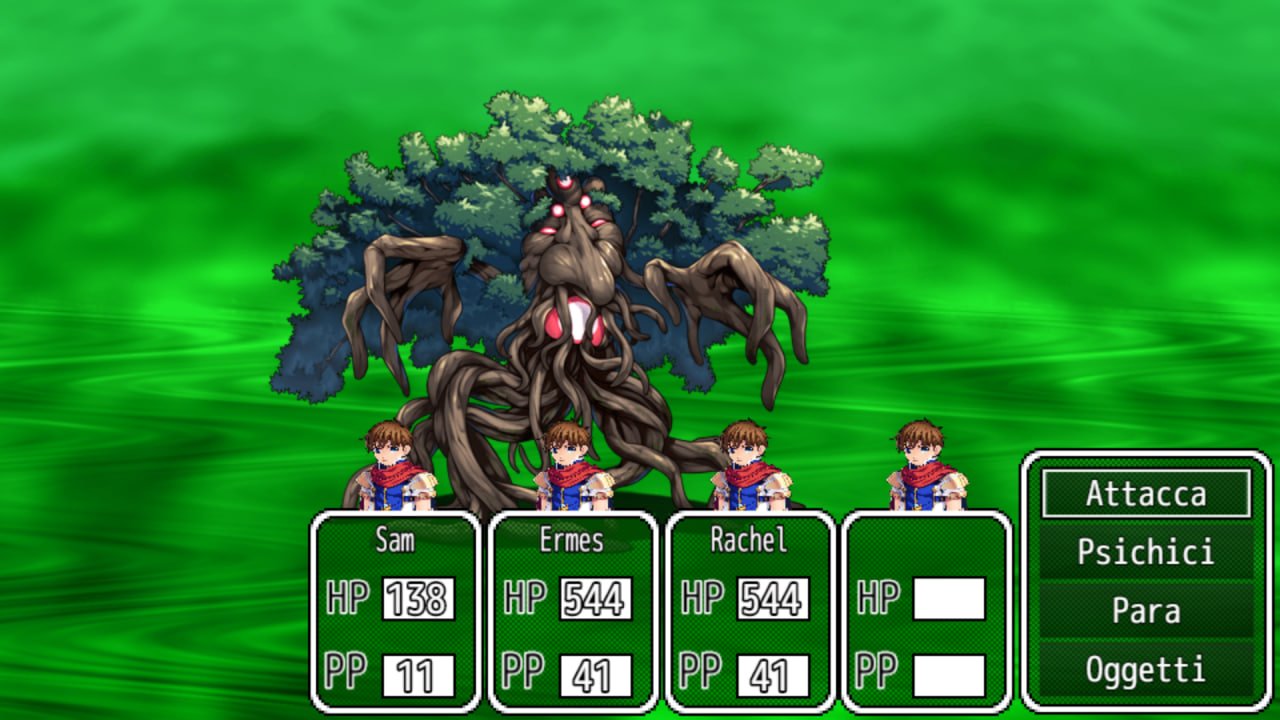Screen dimensions: 1280x720
Task: Open the Psichici skills menu
Action: [1146, 552]
